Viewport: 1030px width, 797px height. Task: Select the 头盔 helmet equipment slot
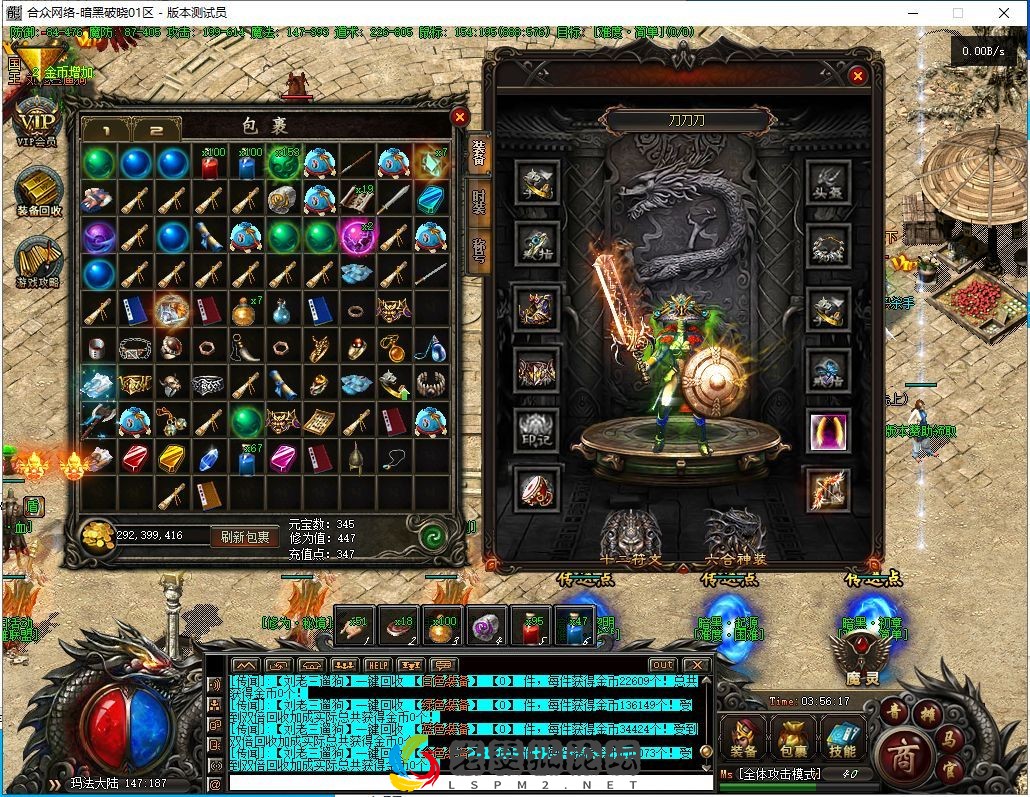click(828, 182)
